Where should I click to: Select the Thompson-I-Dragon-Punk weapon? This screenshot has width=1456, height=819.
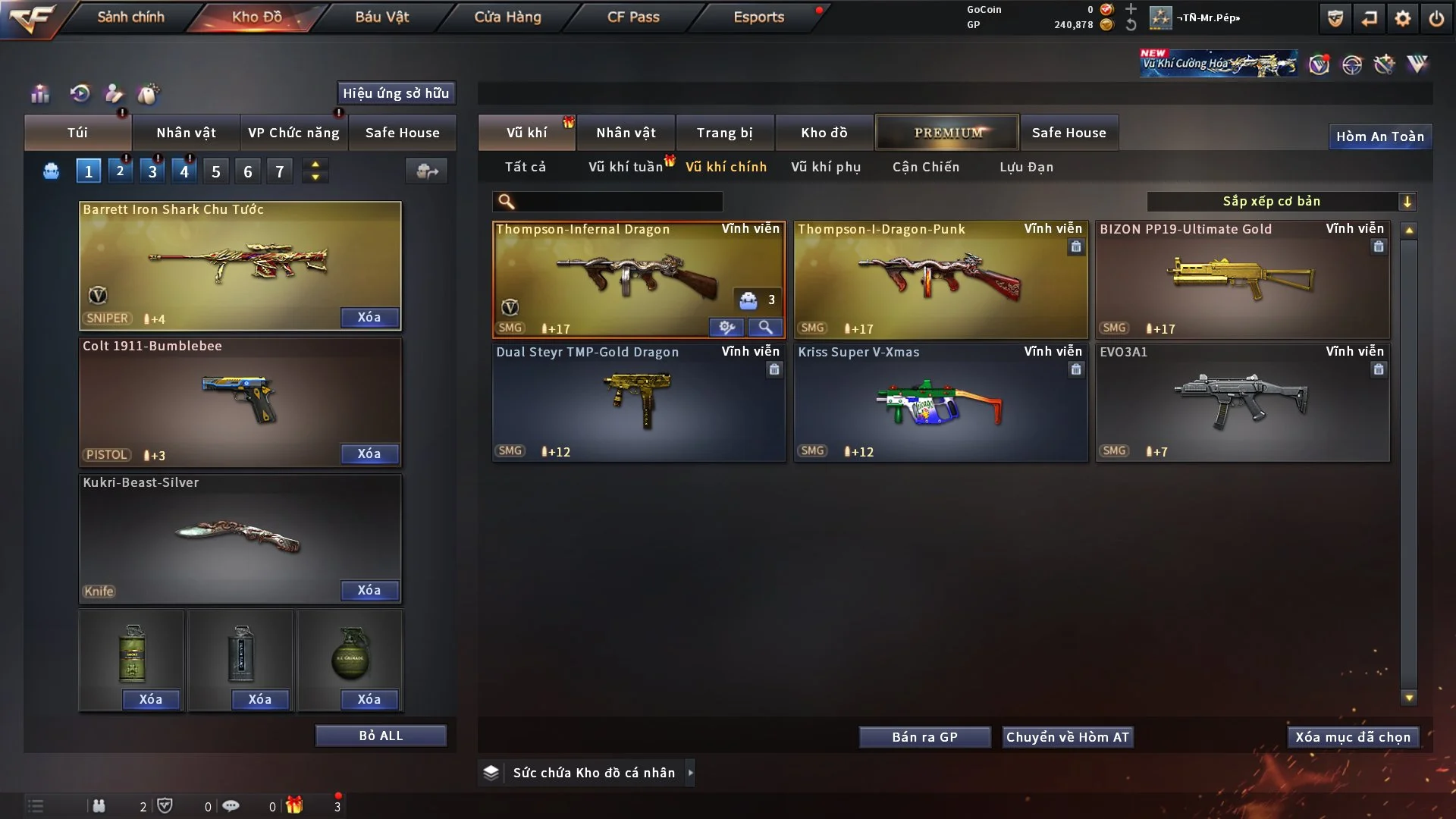[940, 281]
